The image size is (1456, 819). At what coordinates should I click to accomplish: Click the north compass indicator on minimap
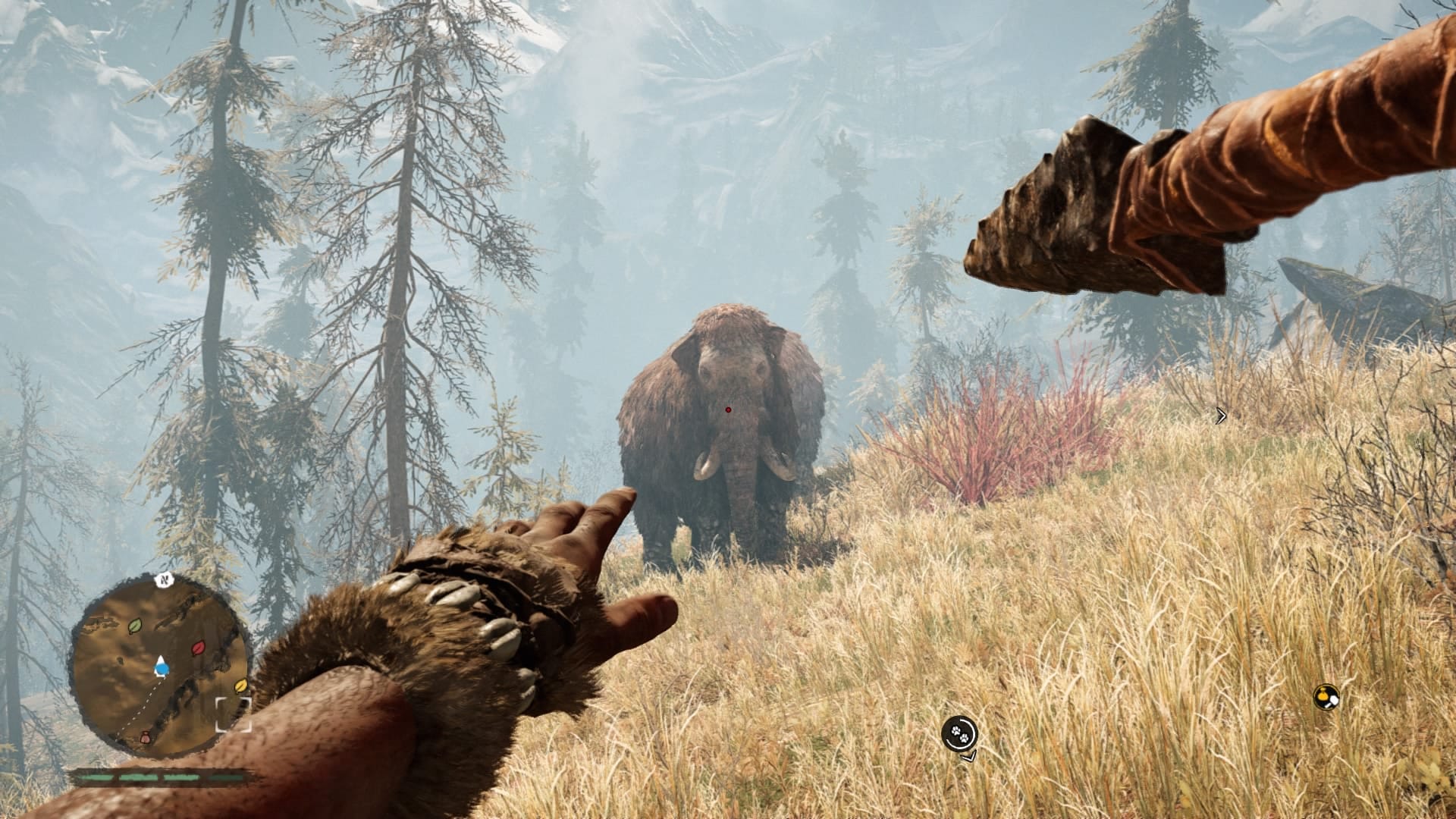(163, 580)
